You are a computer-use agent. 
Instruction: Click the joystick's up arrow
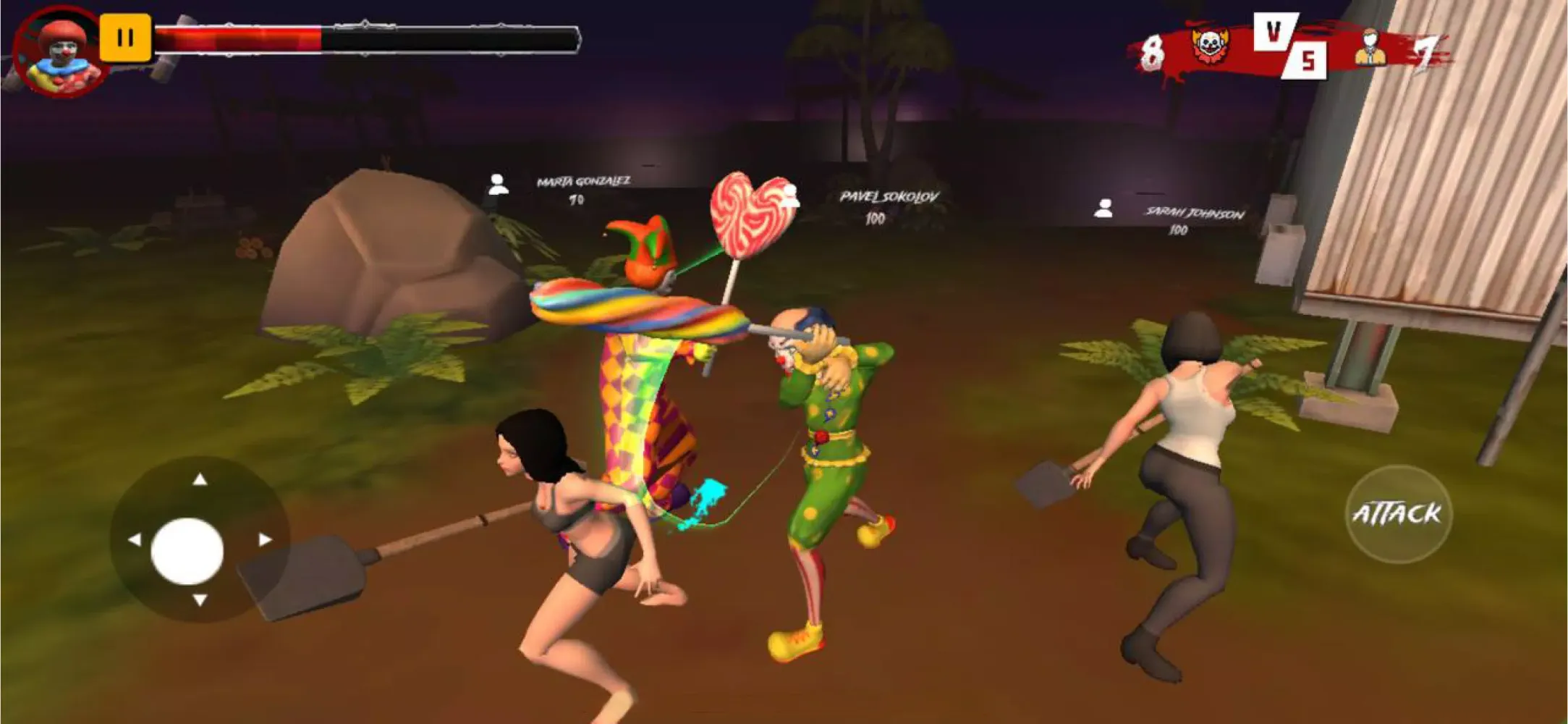point(200,479)
